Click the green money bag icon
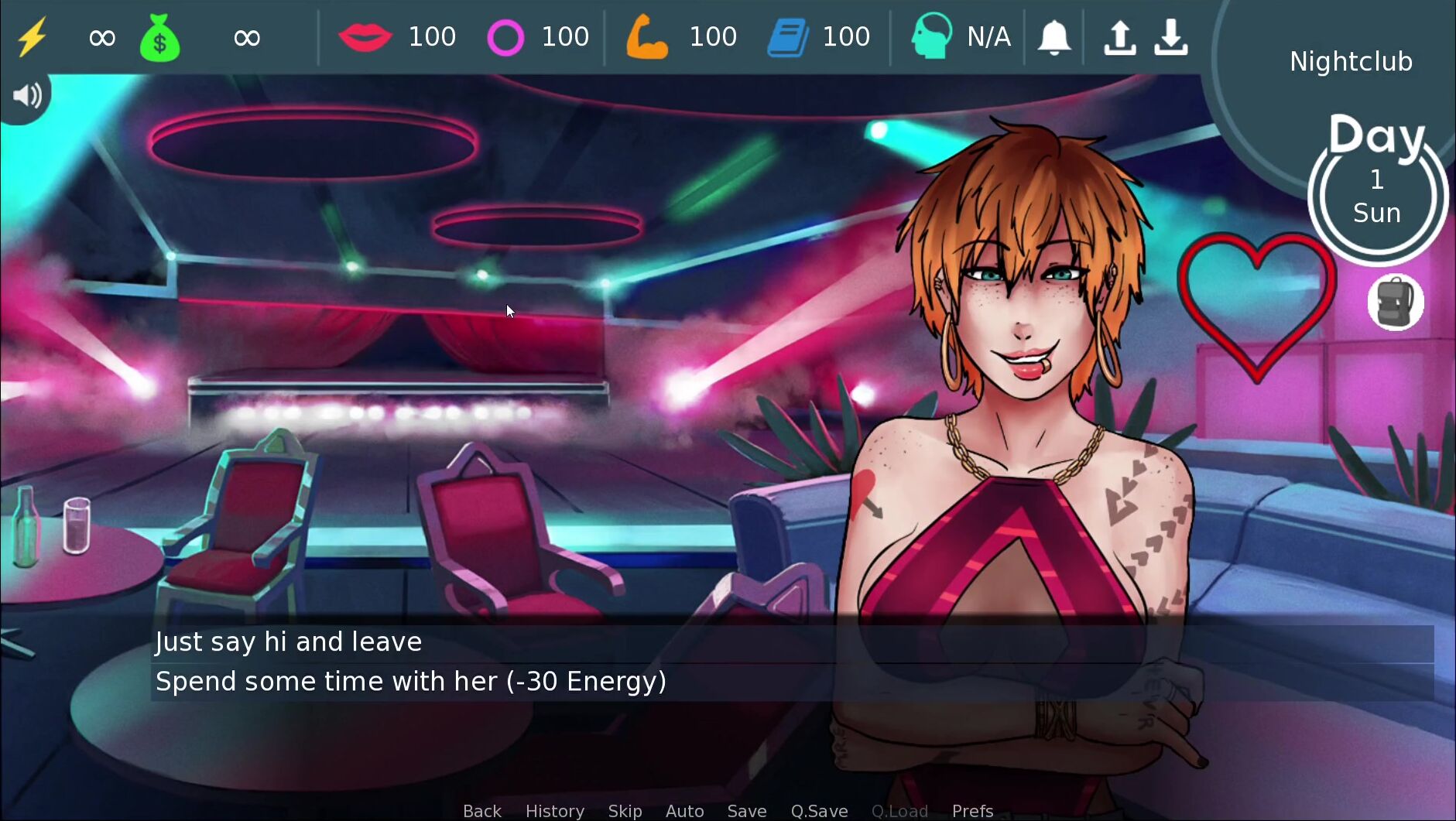The image size is (1456, 821). [x=159, y=39]
